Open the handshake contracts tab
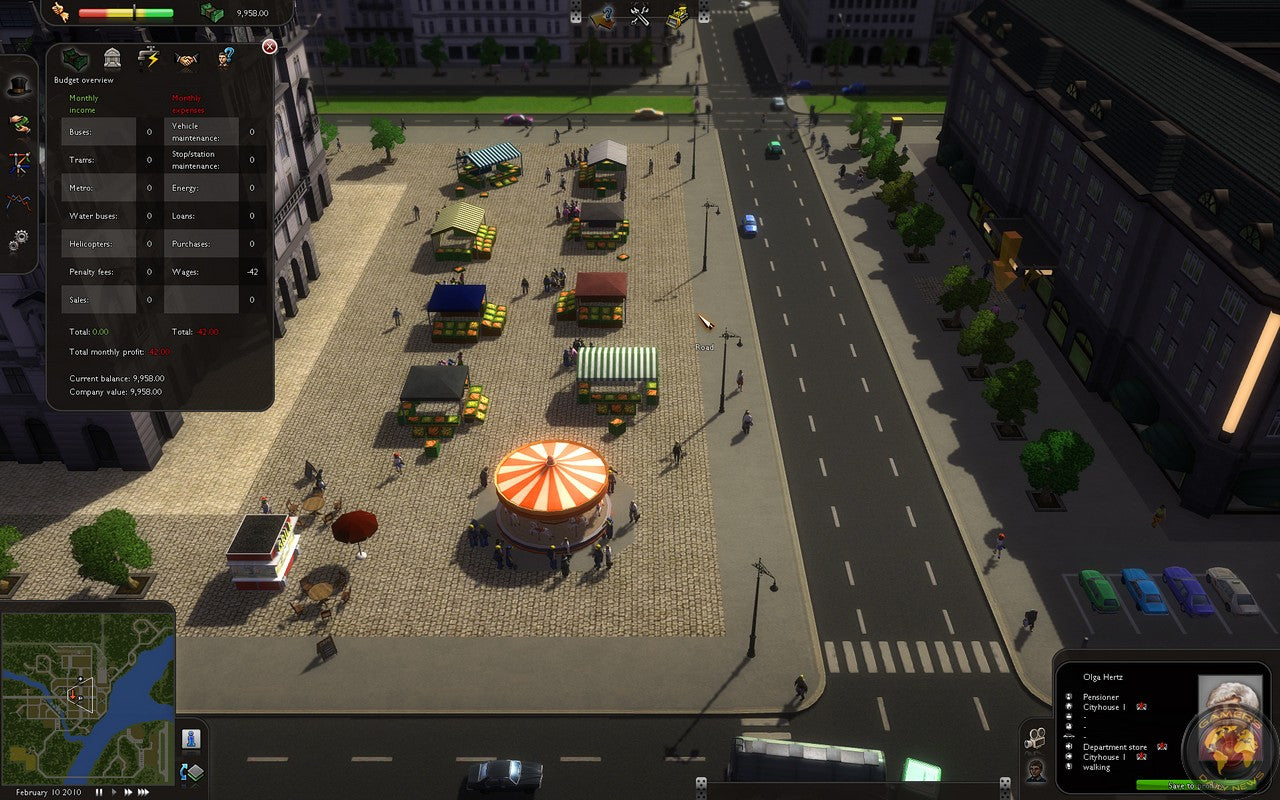This screenshot has width=1280, height=800. pos(185,60)
